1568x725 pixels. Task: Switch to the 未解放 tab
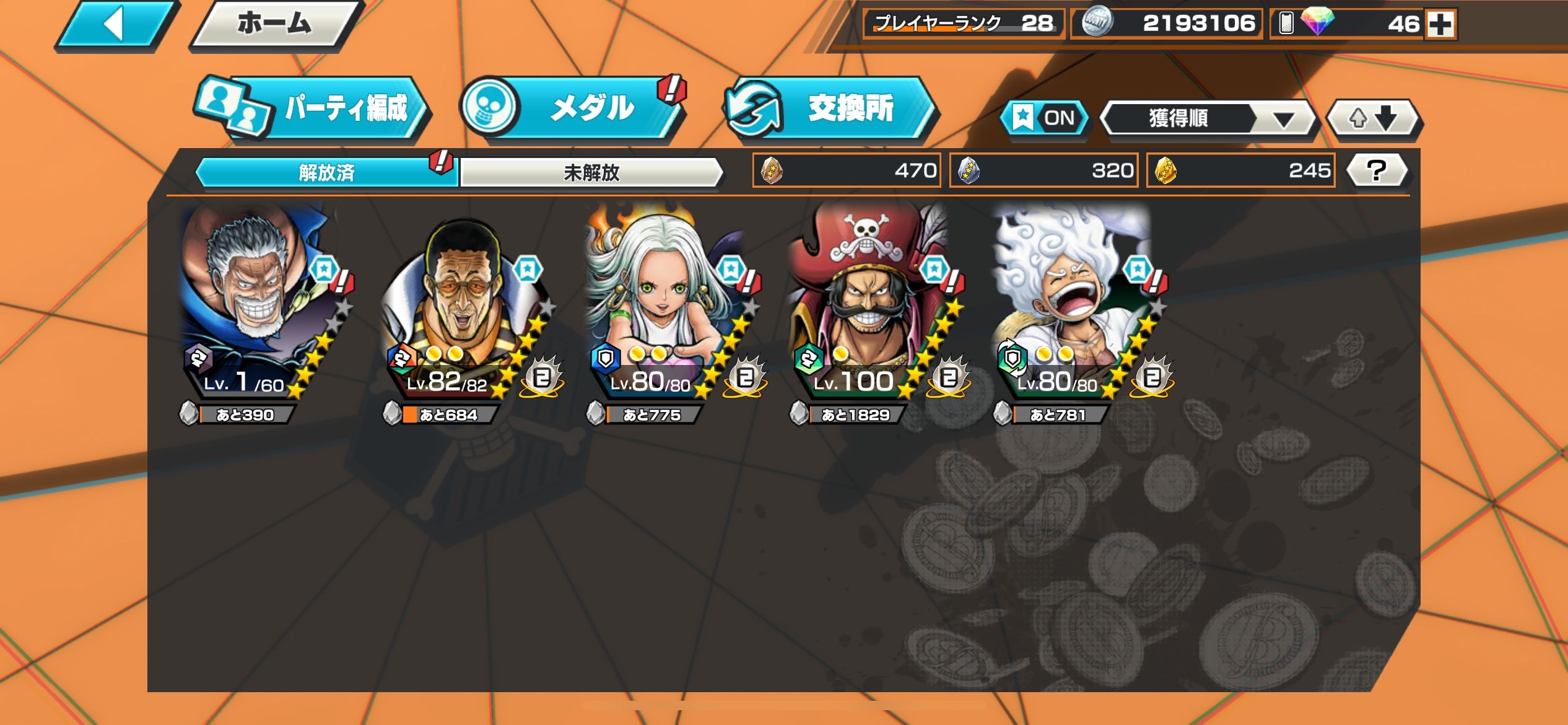[591, 172]
